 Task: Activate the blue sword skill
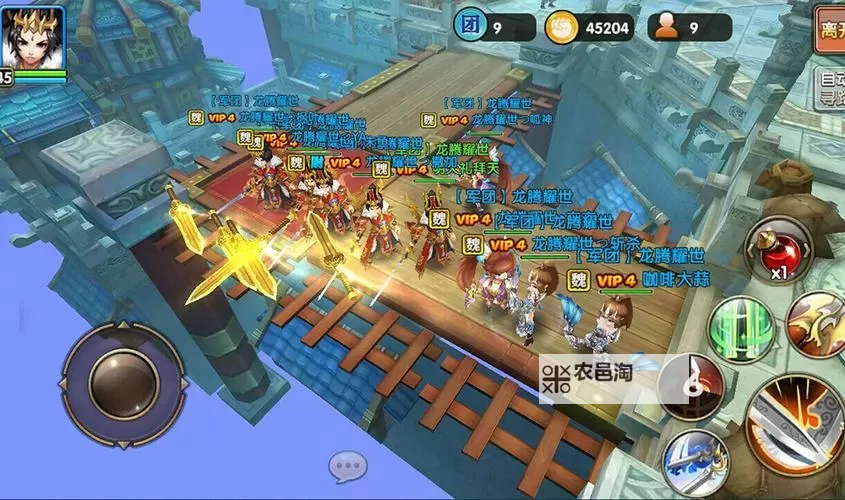pyautogui.click(x=694, y=461)
